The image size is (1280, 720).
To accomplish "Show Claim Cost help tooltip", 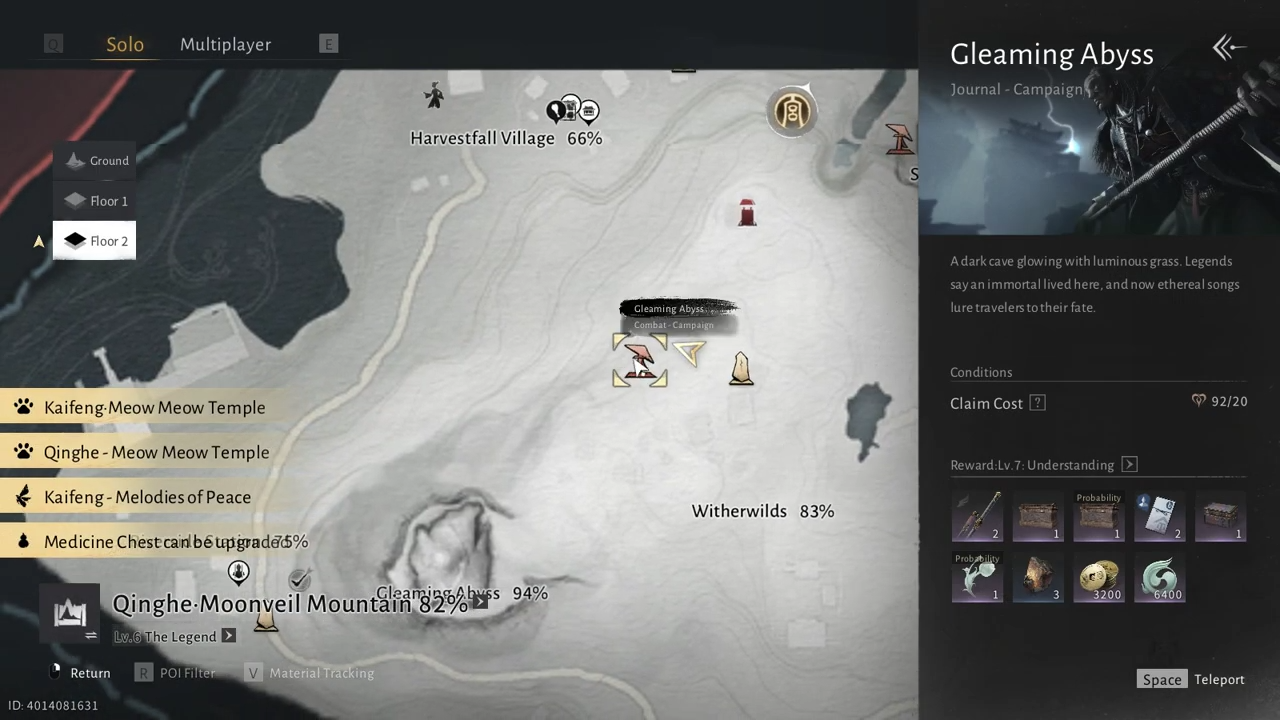I will click(x=1038, y=403).
